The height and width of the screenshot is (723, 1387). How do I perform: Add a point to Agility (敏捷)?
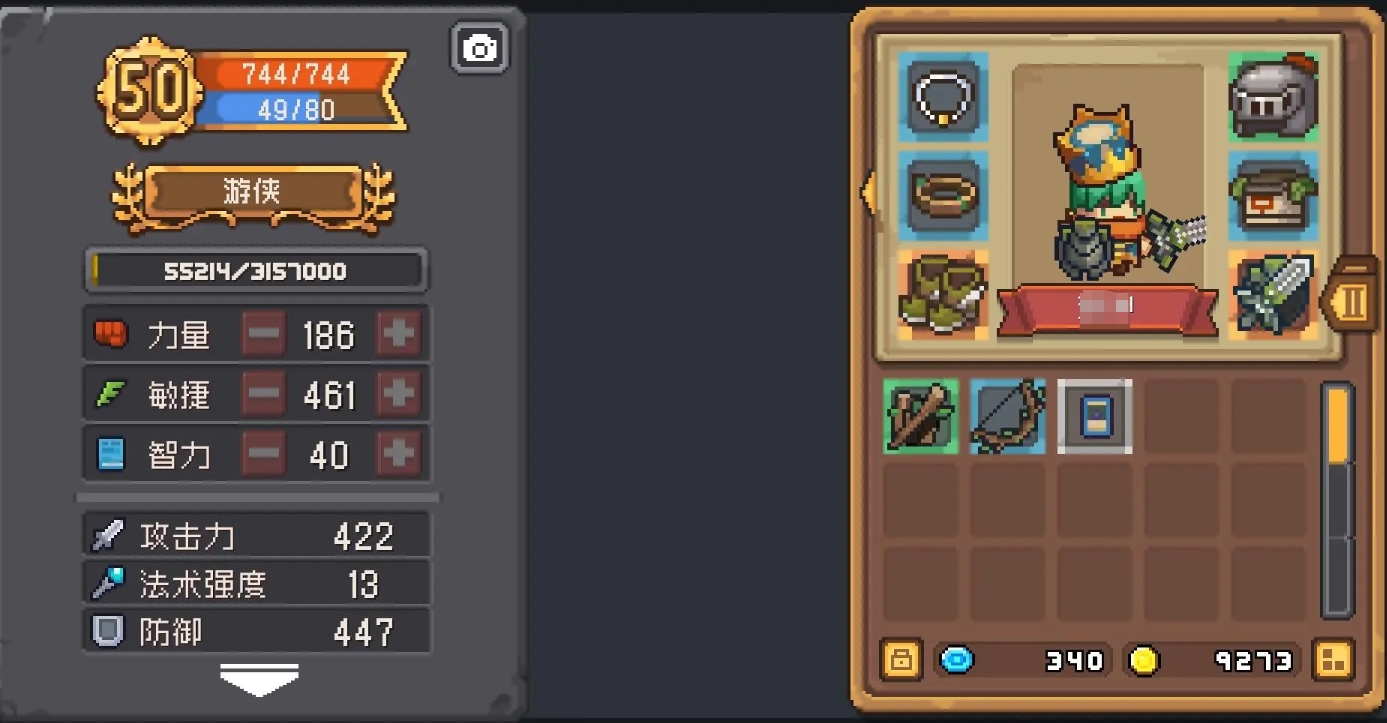(x=399, y=395)
